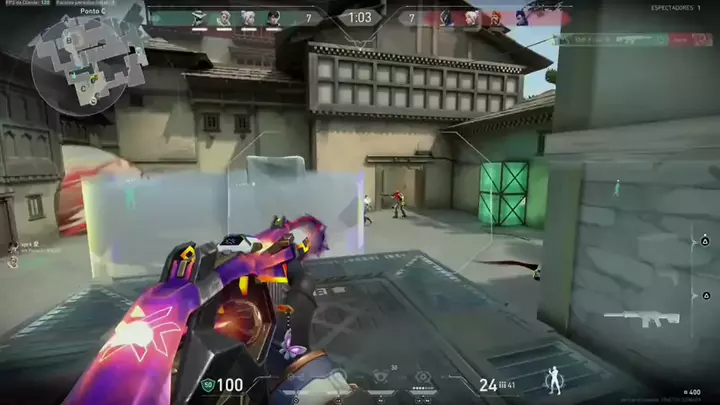Click the armor shield icon beside health
The image size is (720, 405).
208,384
